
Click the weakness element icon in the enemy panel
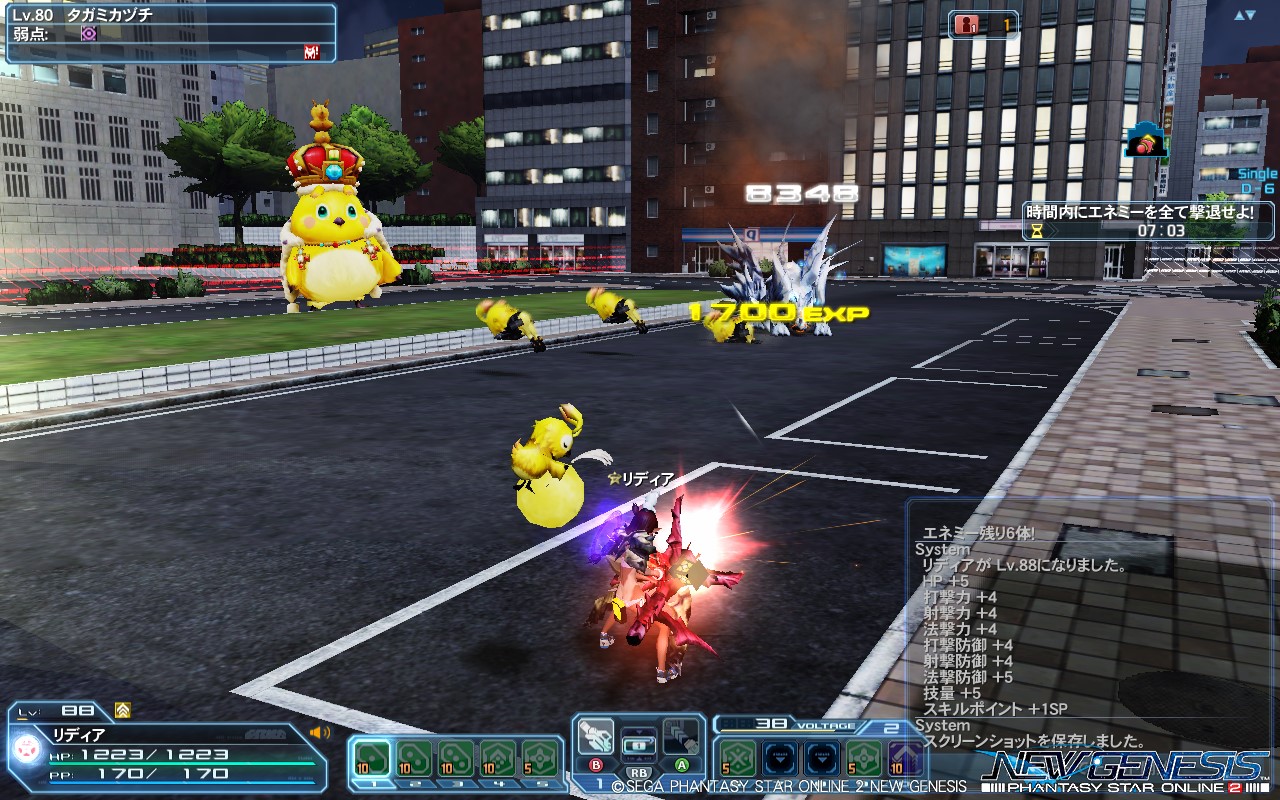tap(88, 34)
